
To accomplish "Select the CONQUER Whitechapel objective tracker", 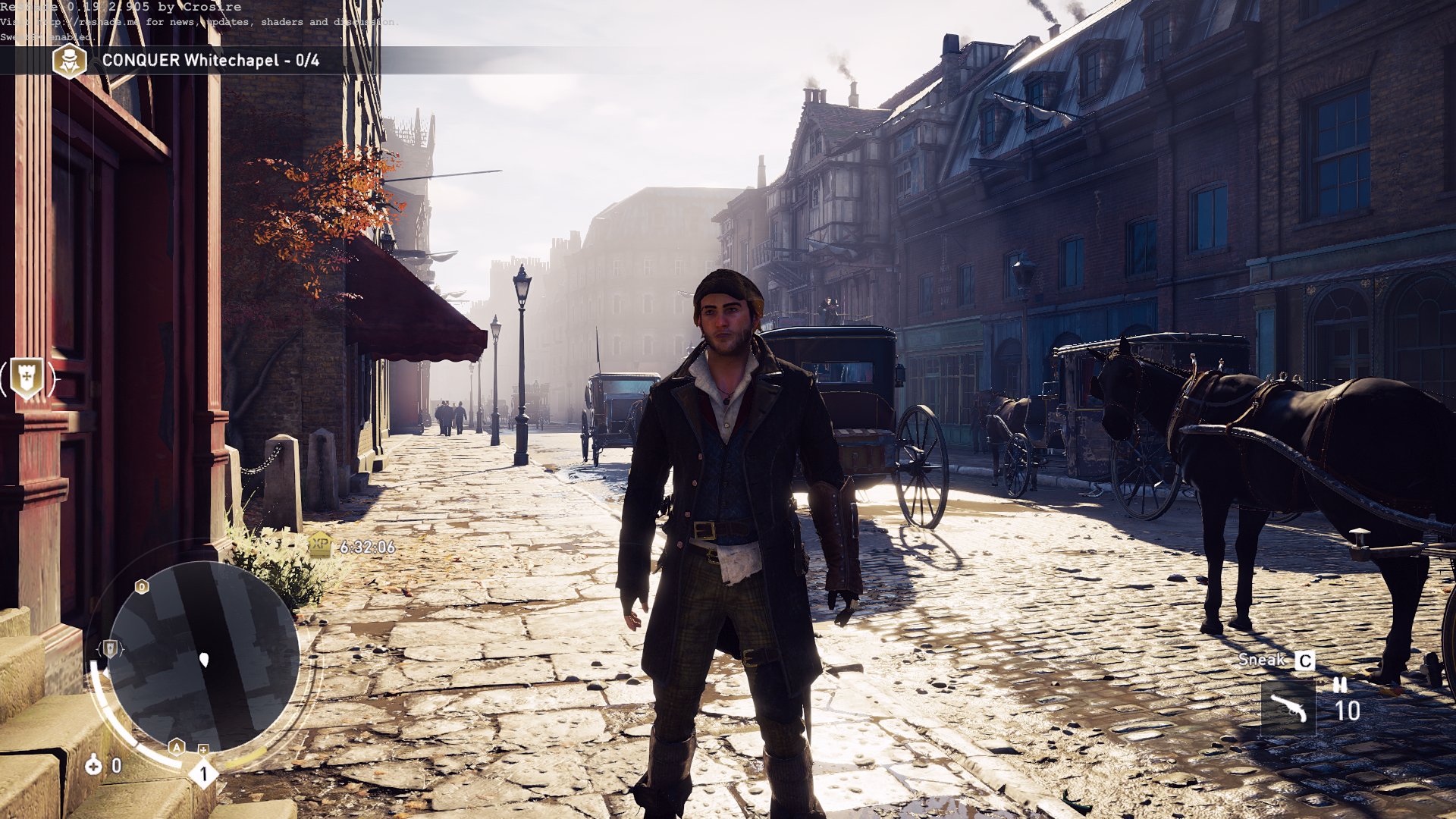I will (x=210, y=61).
